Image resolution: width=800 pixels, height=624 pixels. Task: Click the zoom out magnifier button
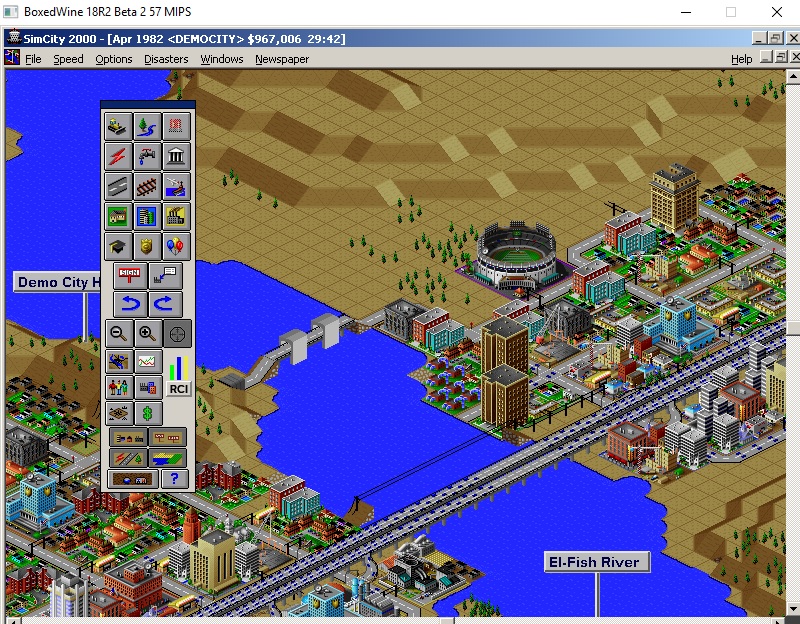[118, 334]
